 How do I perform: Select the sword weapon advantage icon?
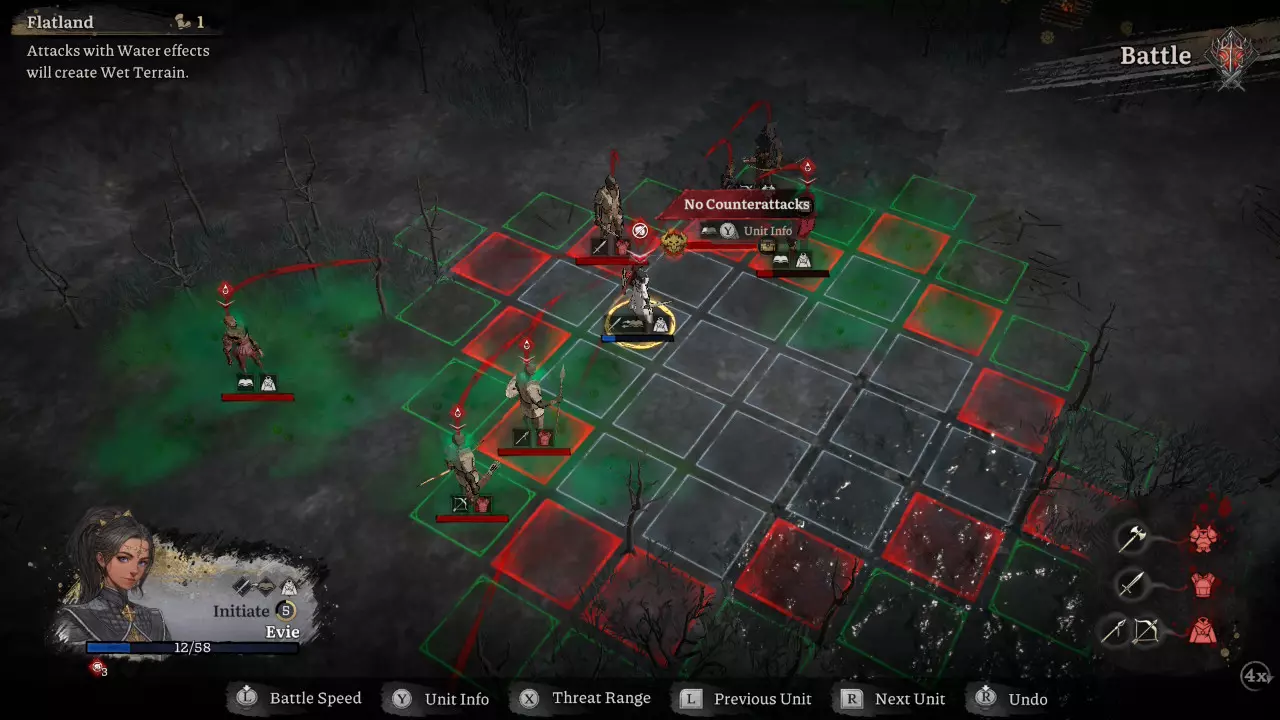[x=1131, y=584]
